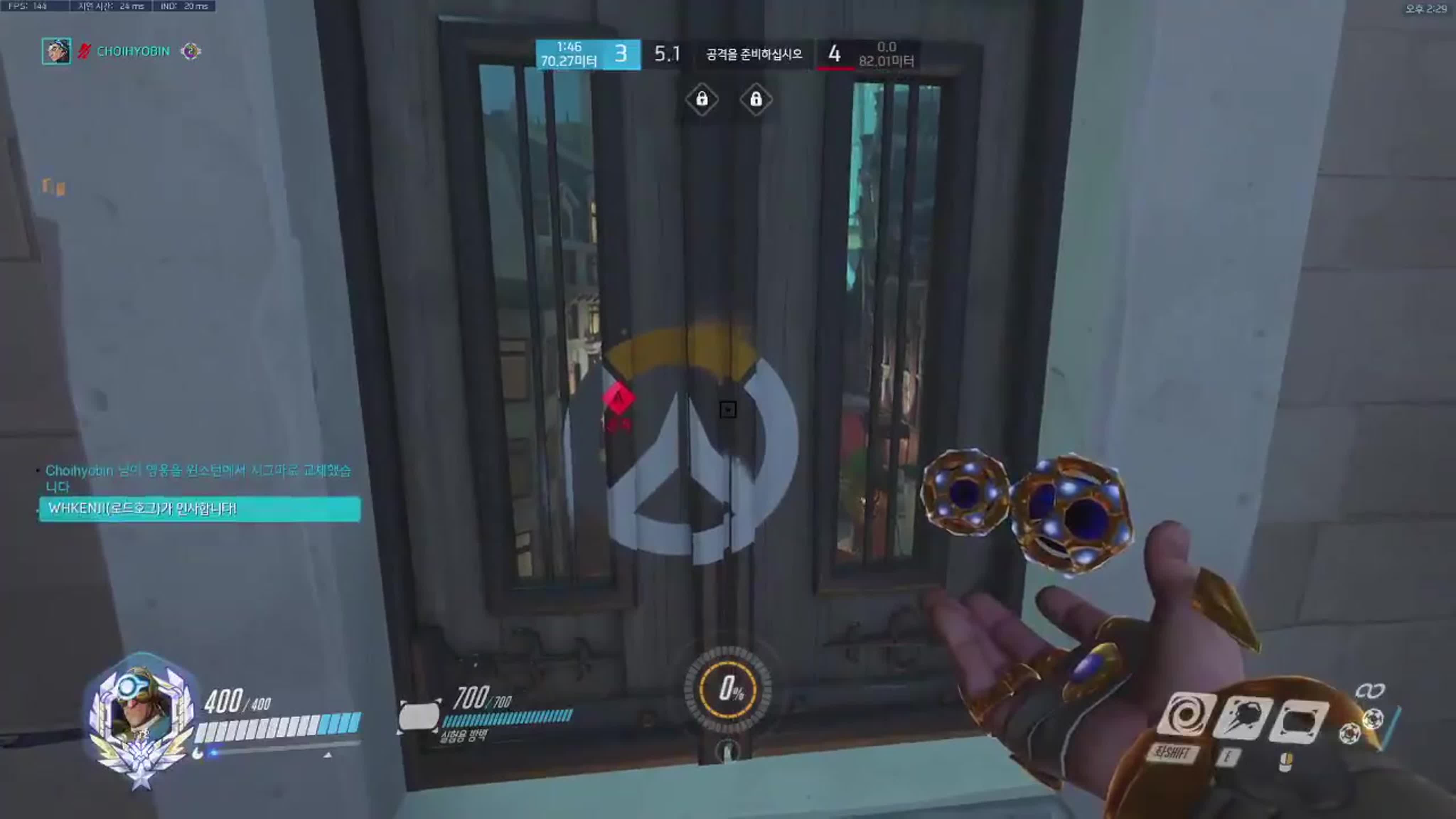Deploy the Experimental Barrier ability icon
This screenshot has width=1456, height=819.
pyautogui.click(x=1298, y=722)
